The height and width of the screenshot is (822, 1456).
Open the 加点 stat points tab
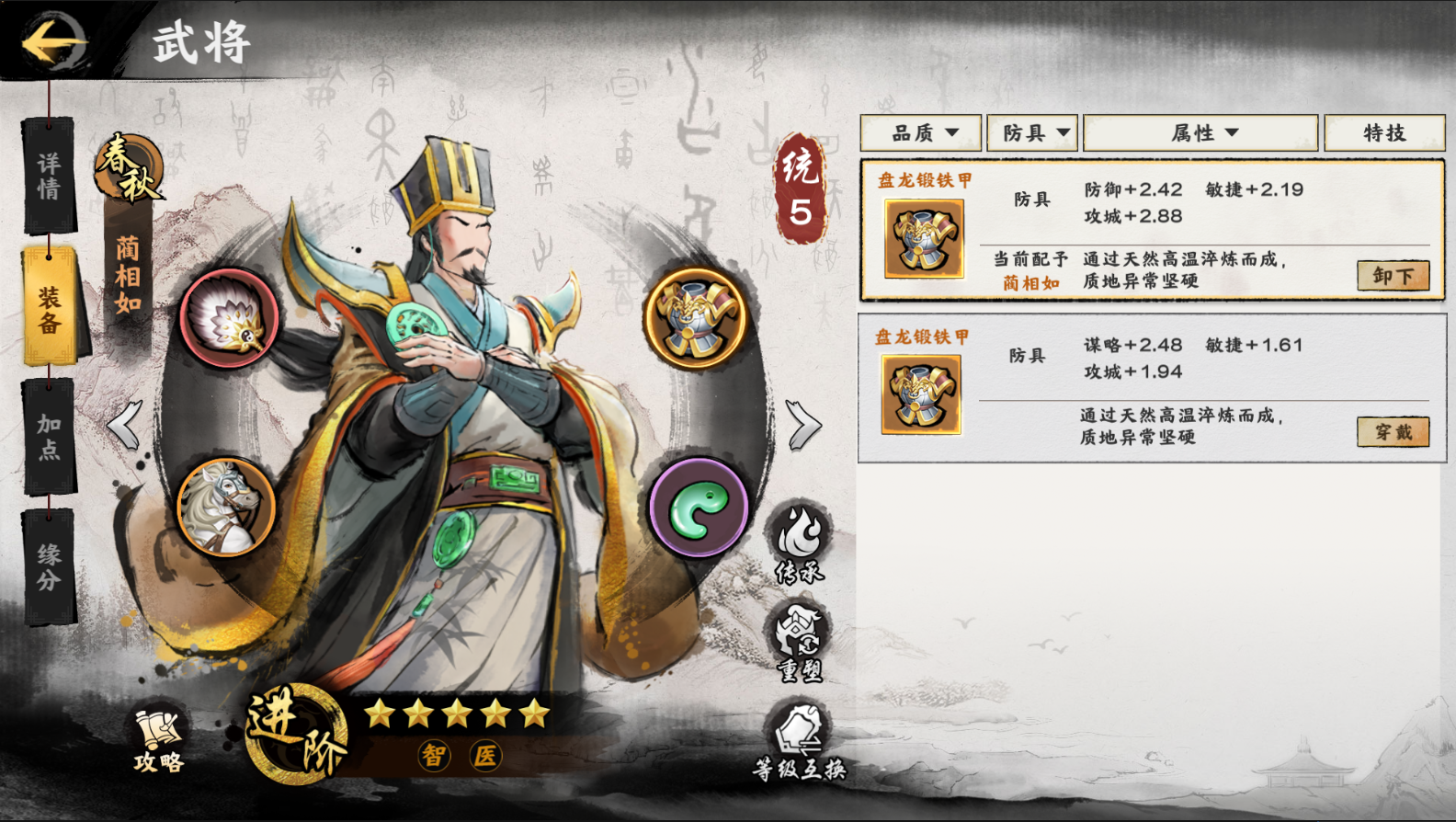click(49, 437)
